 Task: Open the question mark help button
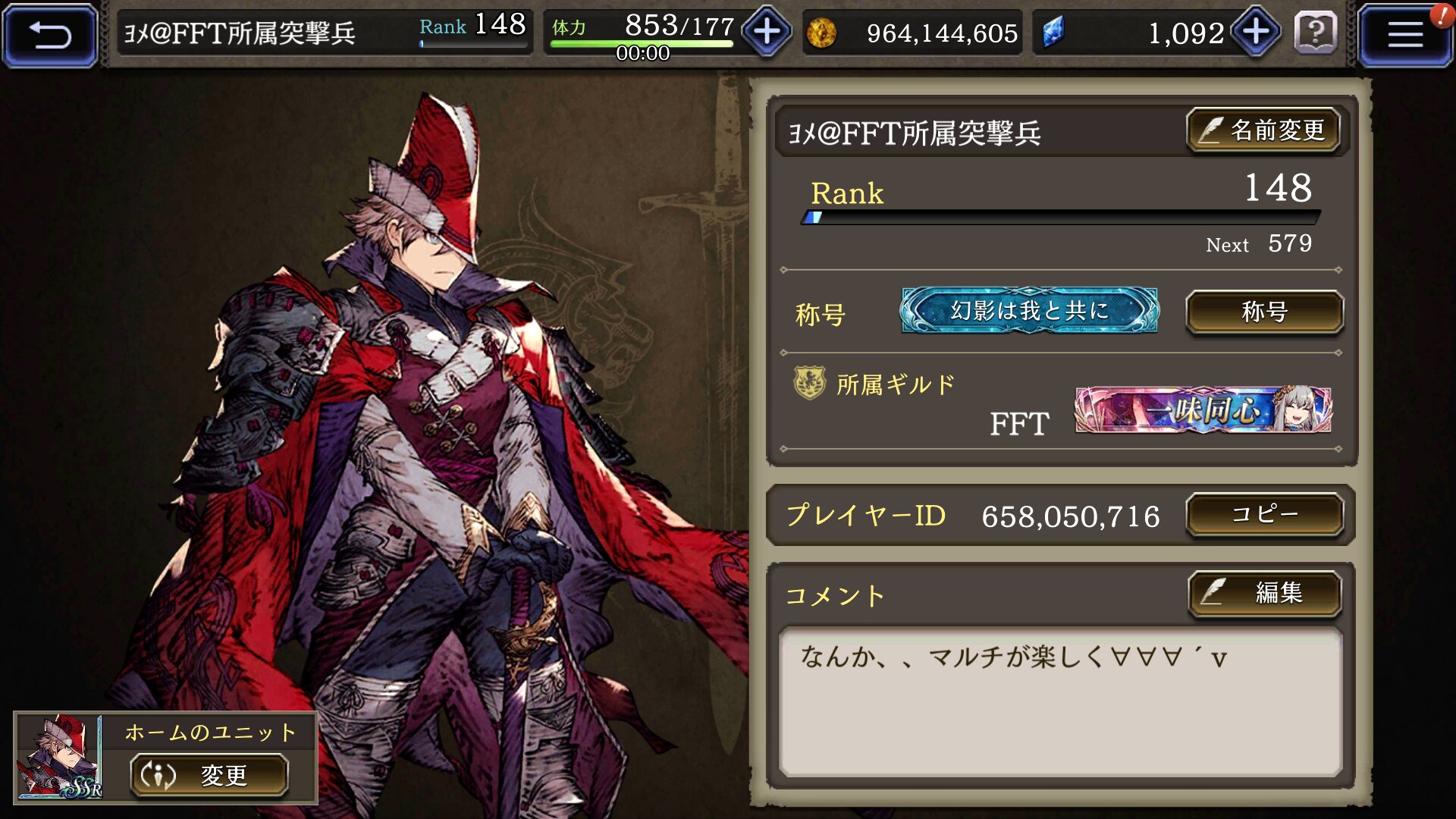click(x=1316, y=33)
